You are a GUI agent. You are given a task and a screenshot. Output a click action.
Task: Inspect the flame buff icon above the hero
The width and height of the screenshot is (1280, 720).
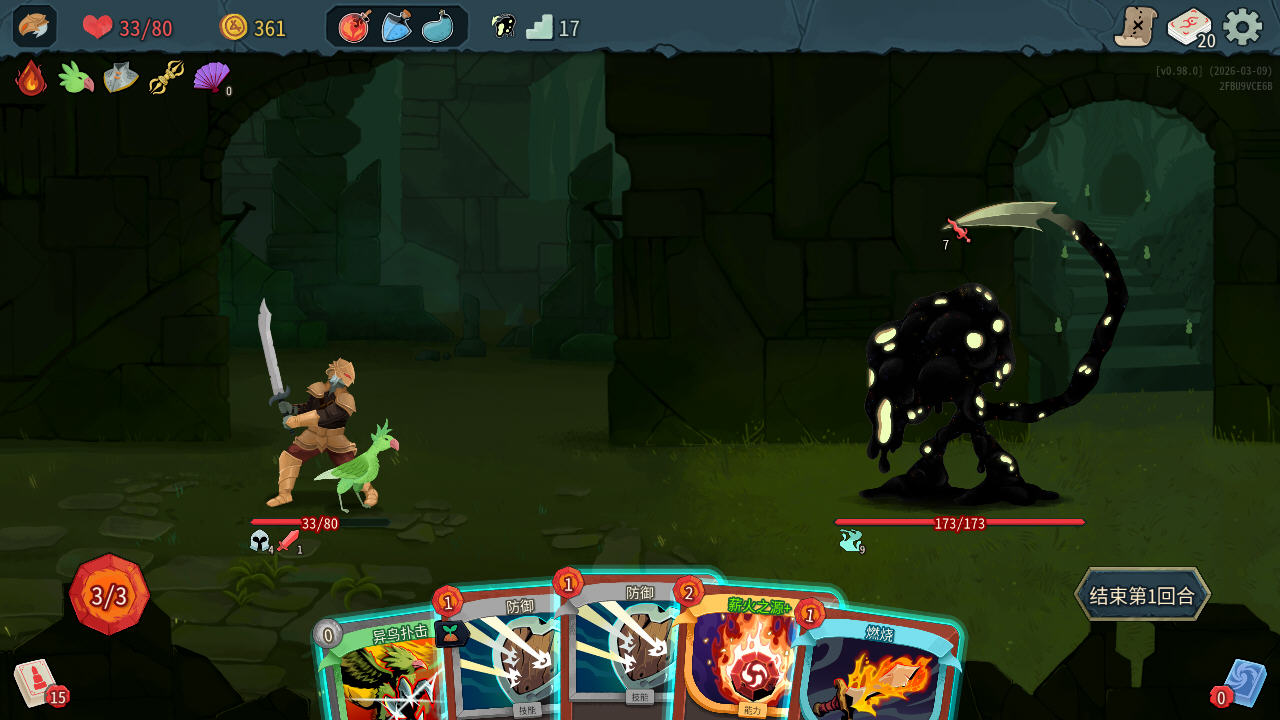click(30, 78)
